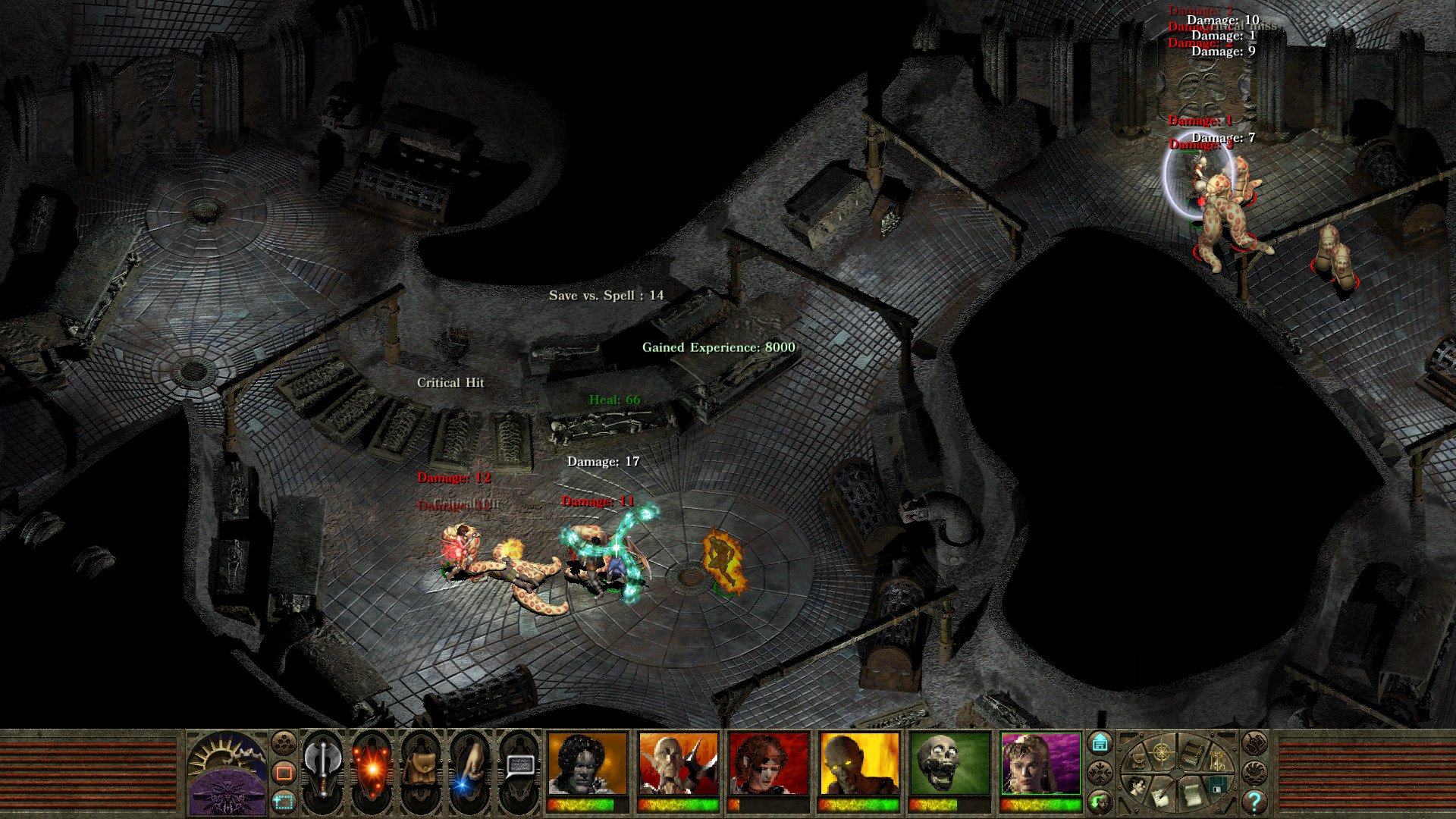The height and width of the screenshot is (819, 1456).
Task: Open the area map via the compass icon
Action: click(x=1162, y=753)
